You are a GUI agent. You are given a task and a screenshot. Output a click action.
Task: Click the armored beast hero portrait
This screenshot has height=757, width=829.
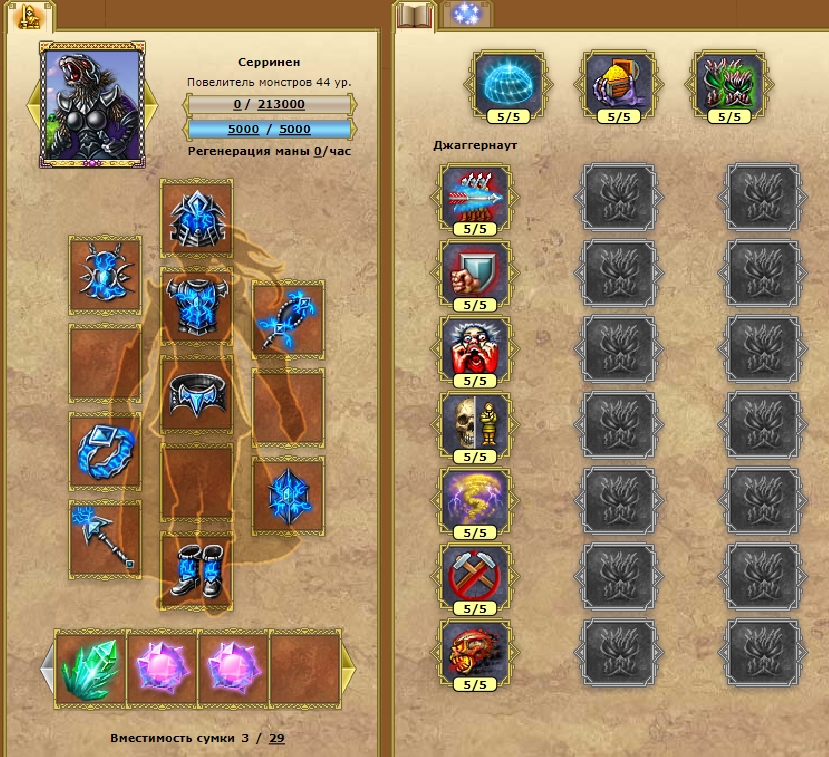click(x=91, y=103)
